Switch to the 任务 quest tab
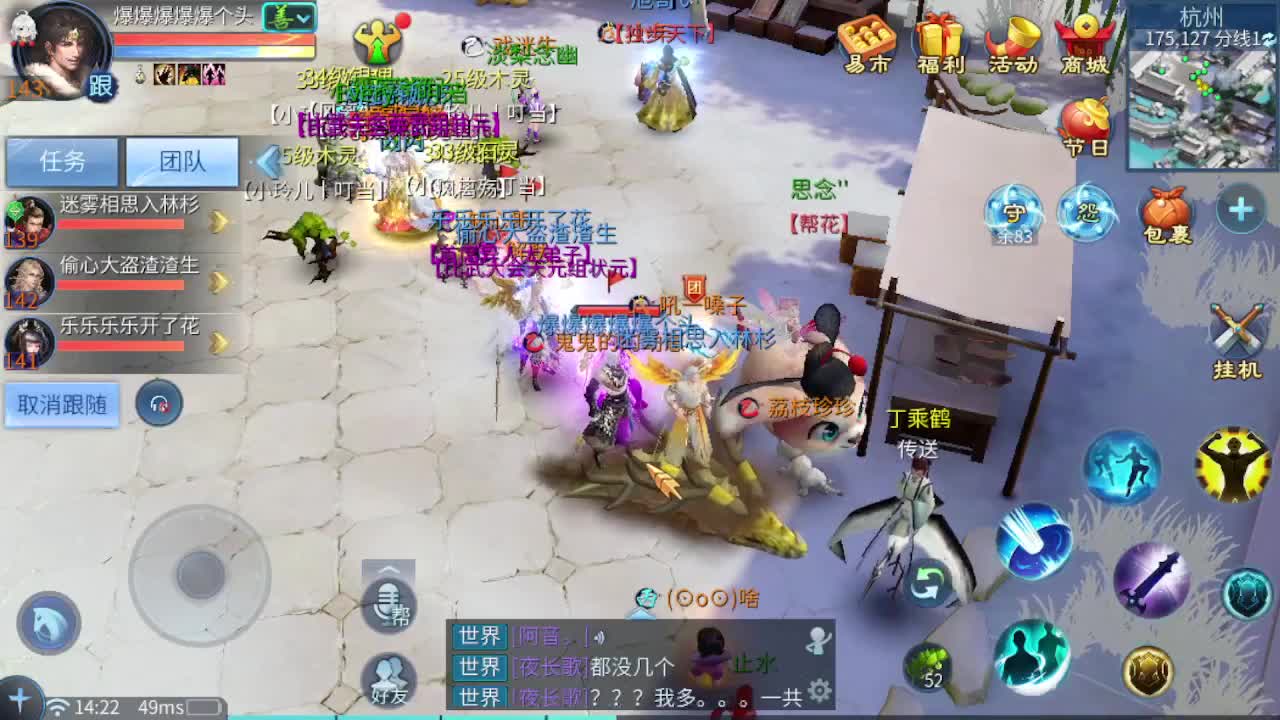The image size is (1280, 720). pos(62,162)
